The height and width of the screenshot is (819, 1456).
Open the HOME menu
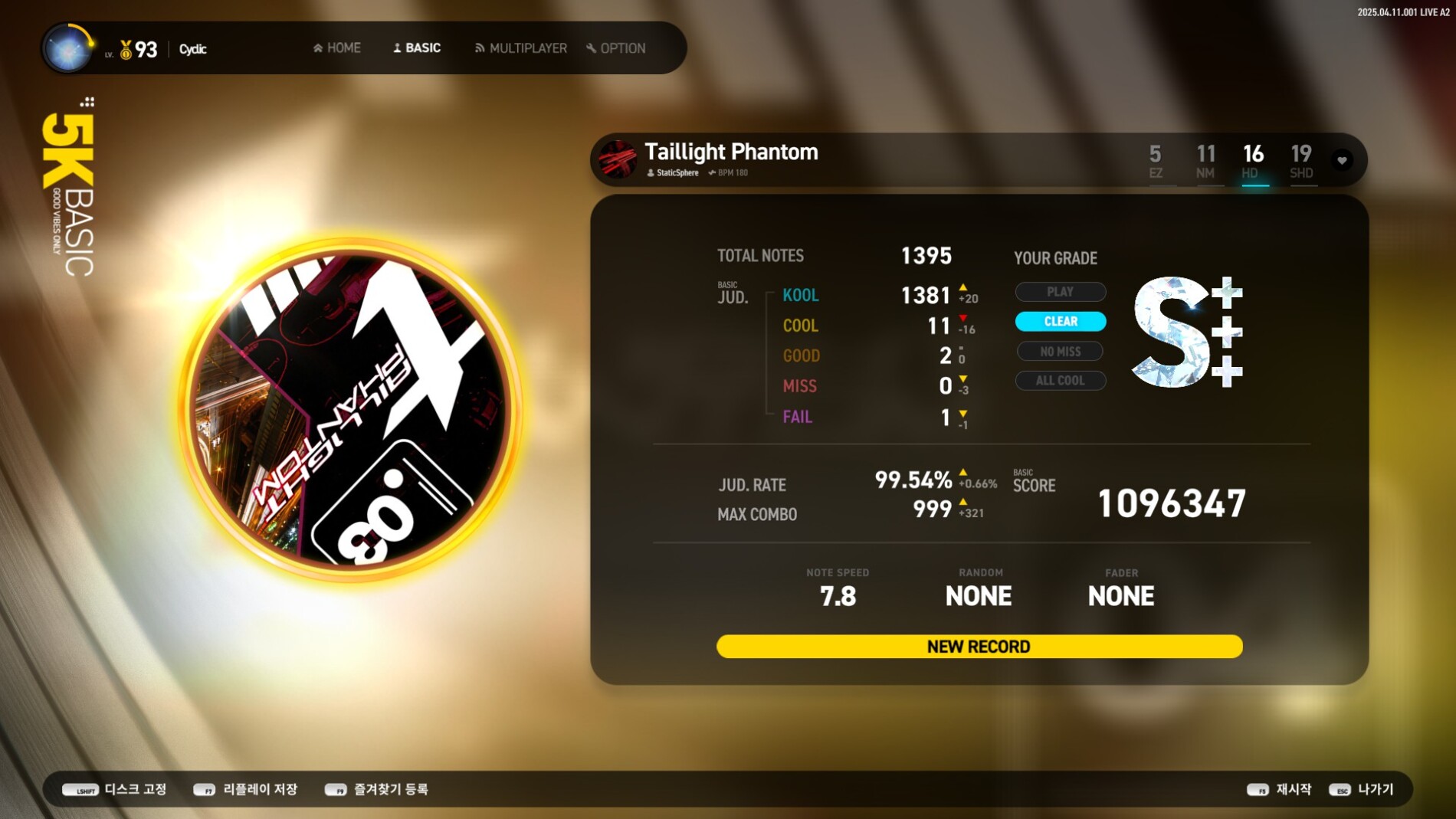click(x=337, y=48)
